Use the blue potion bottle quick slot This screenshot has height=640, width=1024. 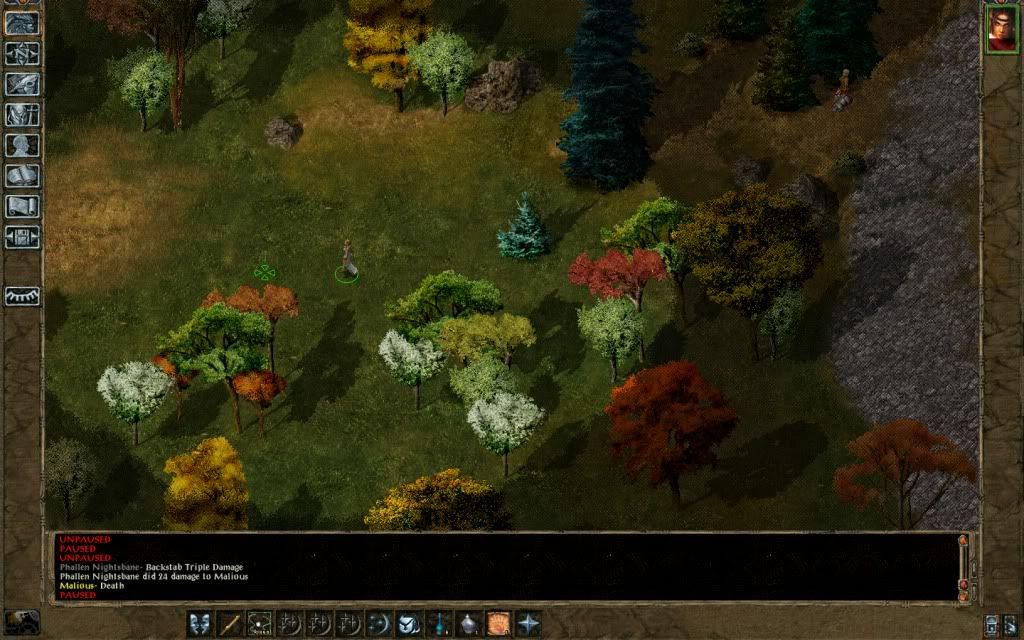coord(438,624)
